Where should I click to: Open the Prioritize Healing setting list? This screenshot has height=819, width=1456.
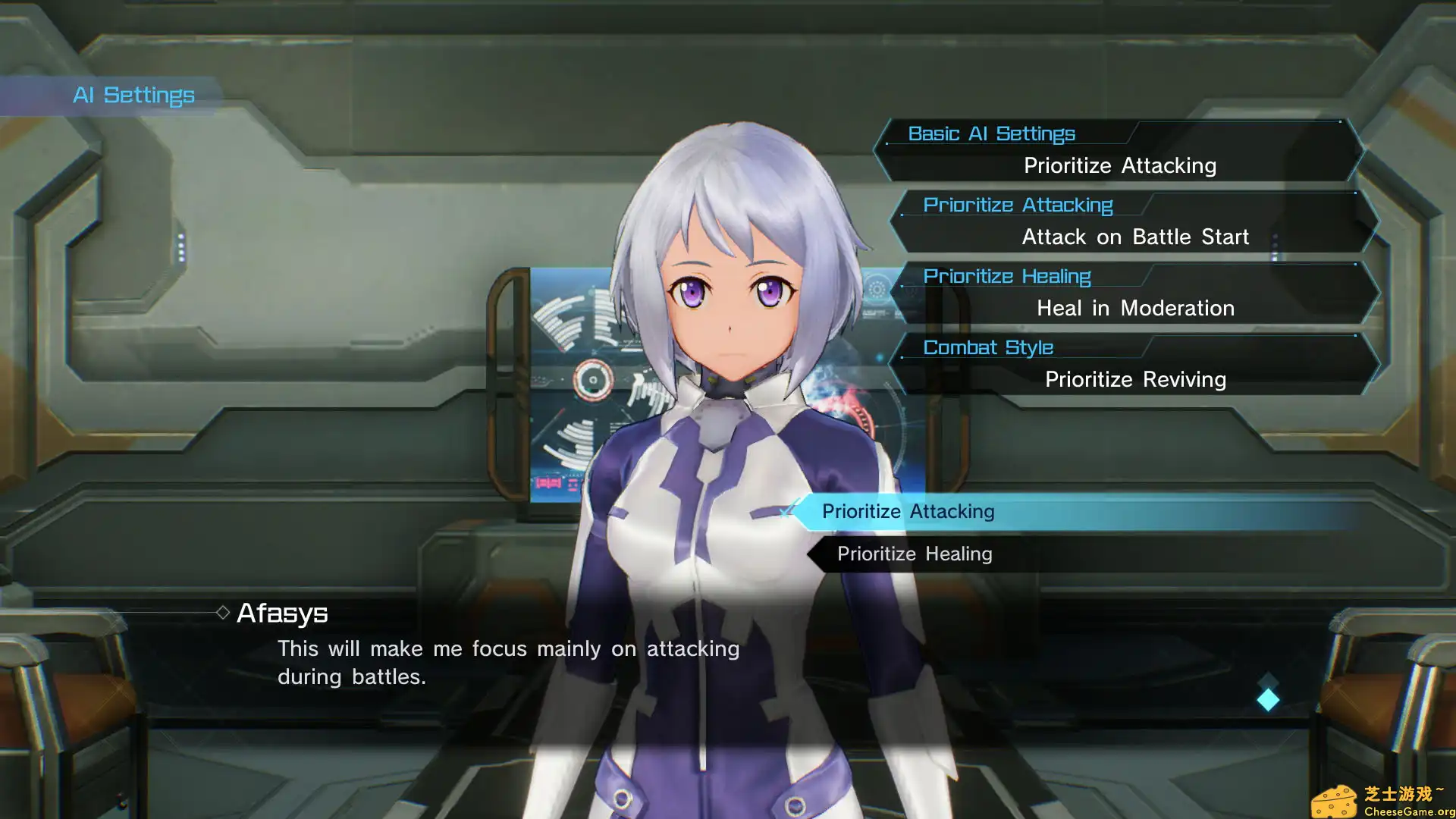point(1007,276)
